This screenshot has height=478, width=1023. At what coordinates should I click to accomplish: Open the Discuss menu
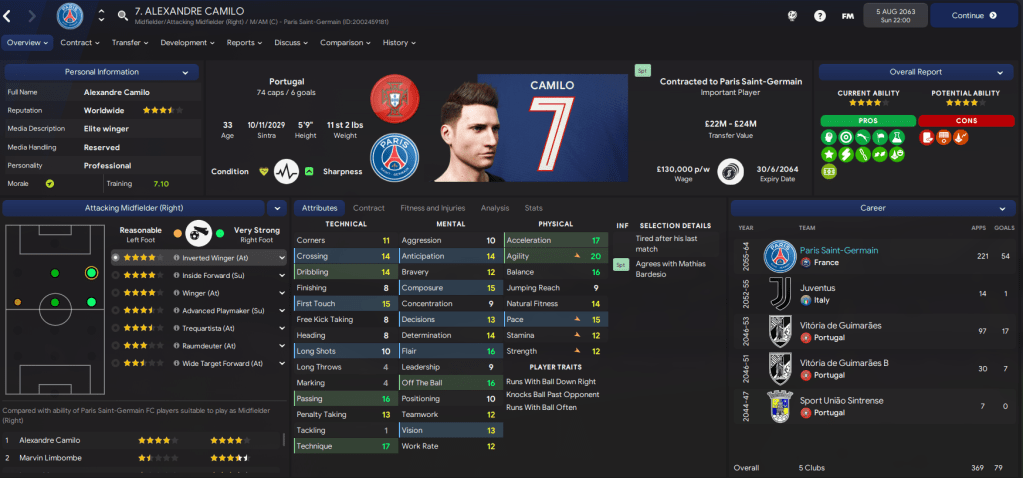[291, 43]
